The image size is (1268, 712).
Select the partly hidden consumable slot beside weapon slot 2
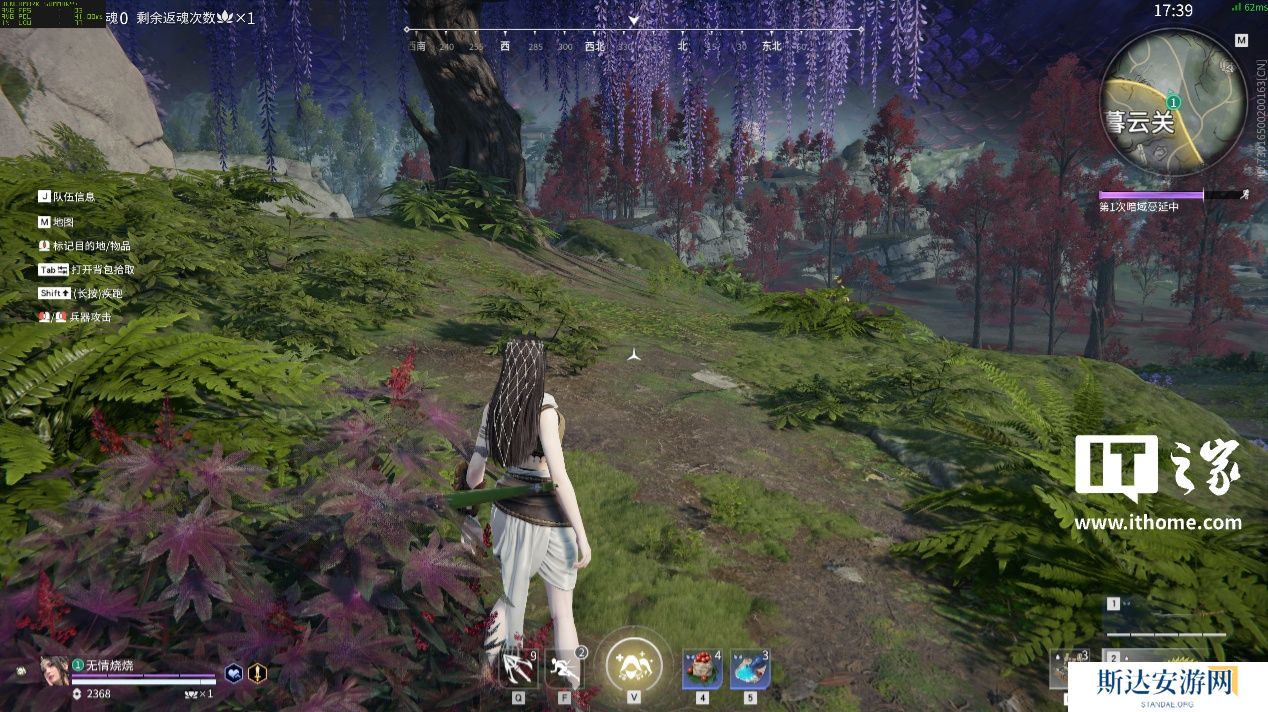pyautogui.click(x=1069, y=669)
